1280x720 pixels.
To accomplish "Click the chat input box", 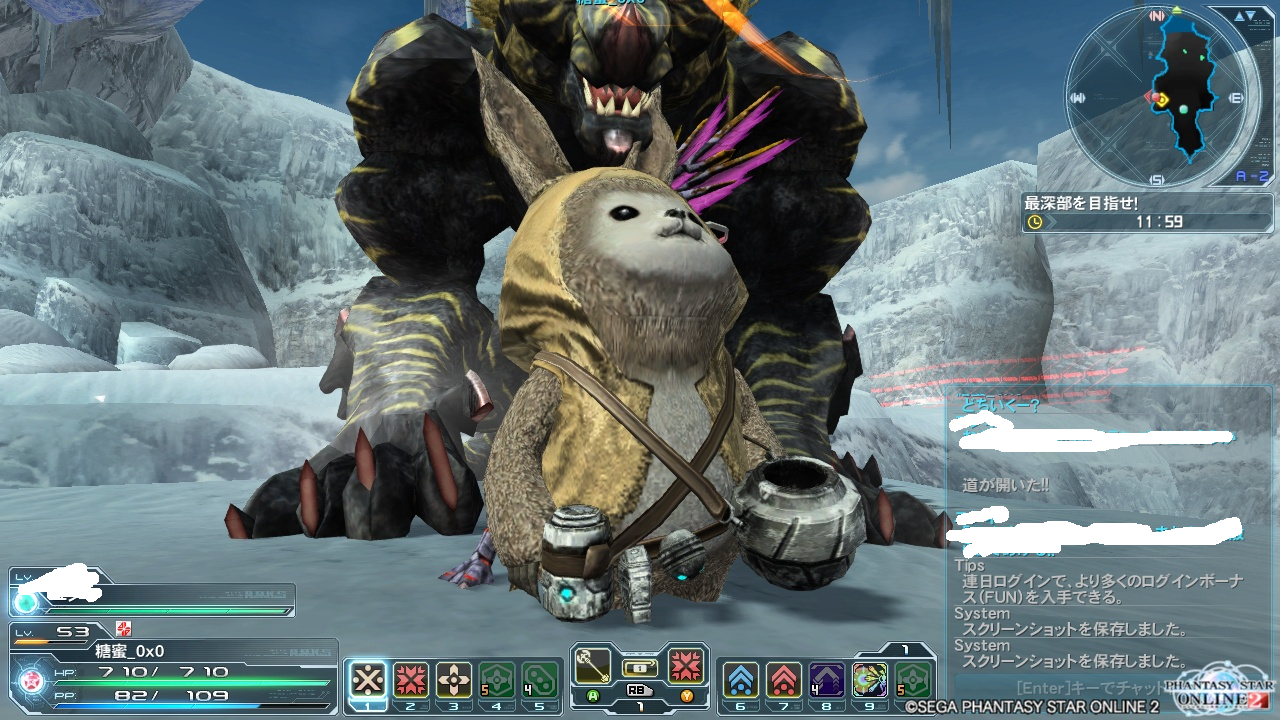I will [x=1080, y=688].
